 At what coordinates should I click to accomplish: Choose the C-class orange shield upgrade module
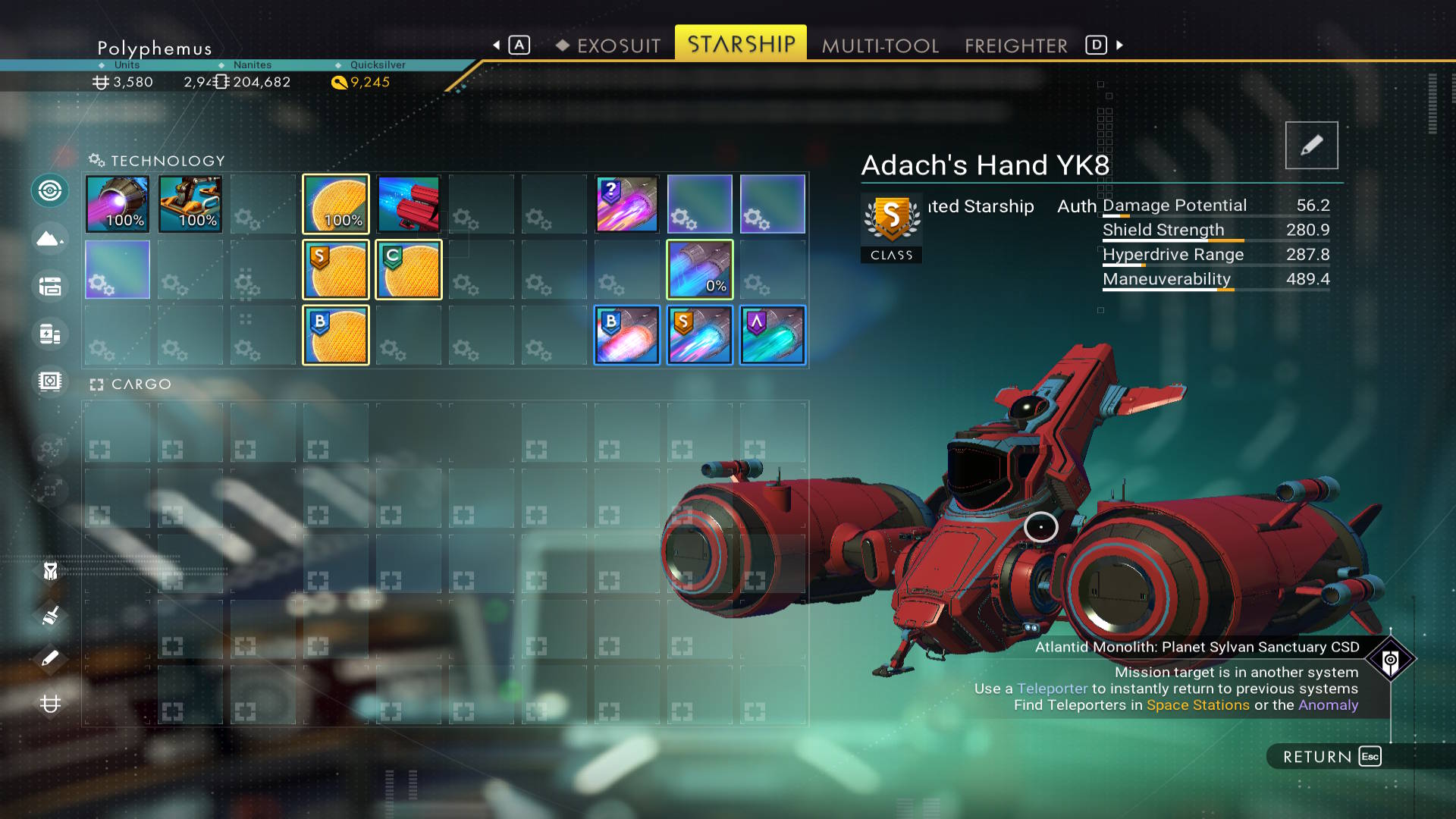click(x=409, y=270)
